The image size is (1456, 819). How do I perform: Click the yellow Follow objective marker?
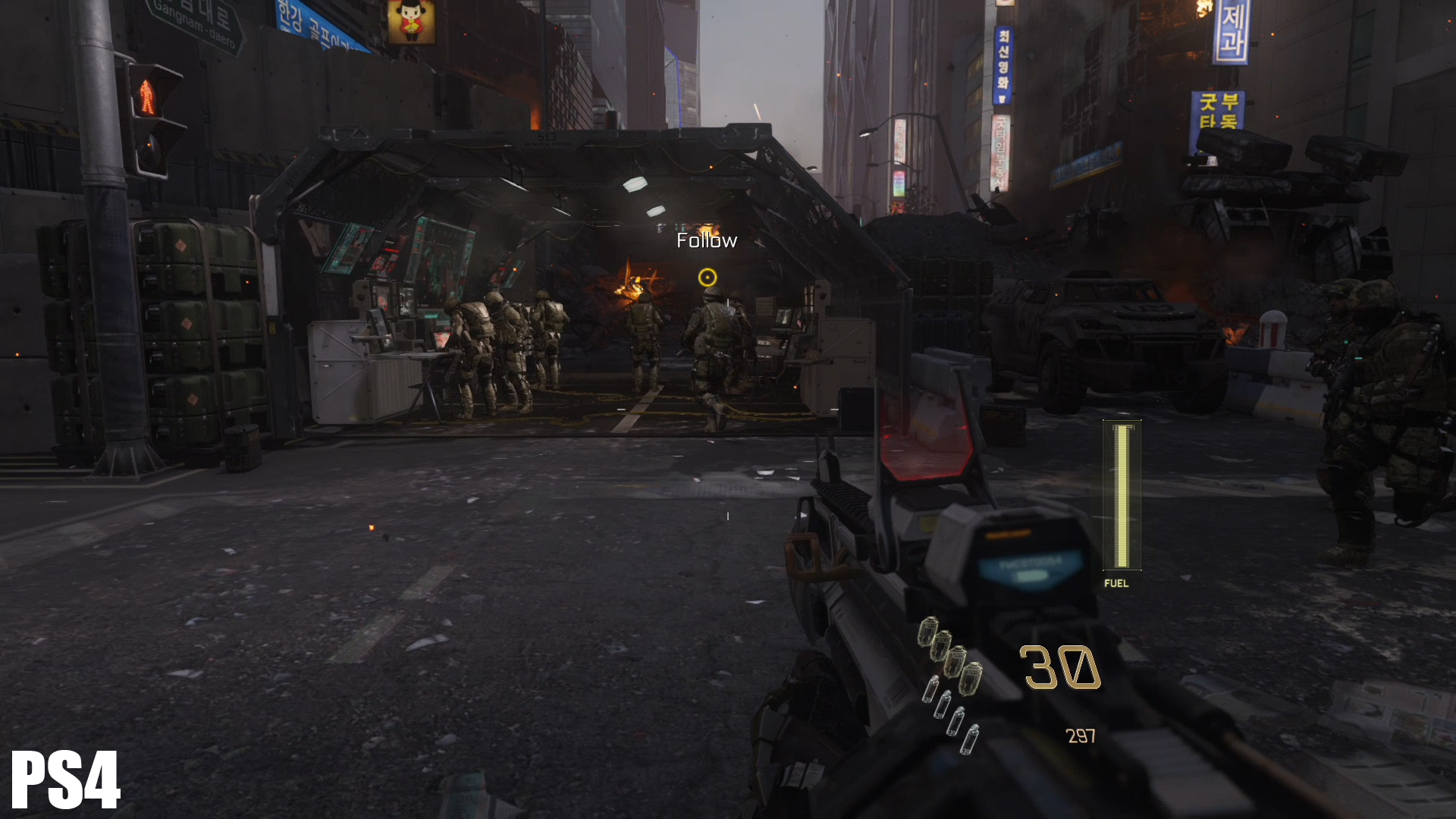[707, 278]
